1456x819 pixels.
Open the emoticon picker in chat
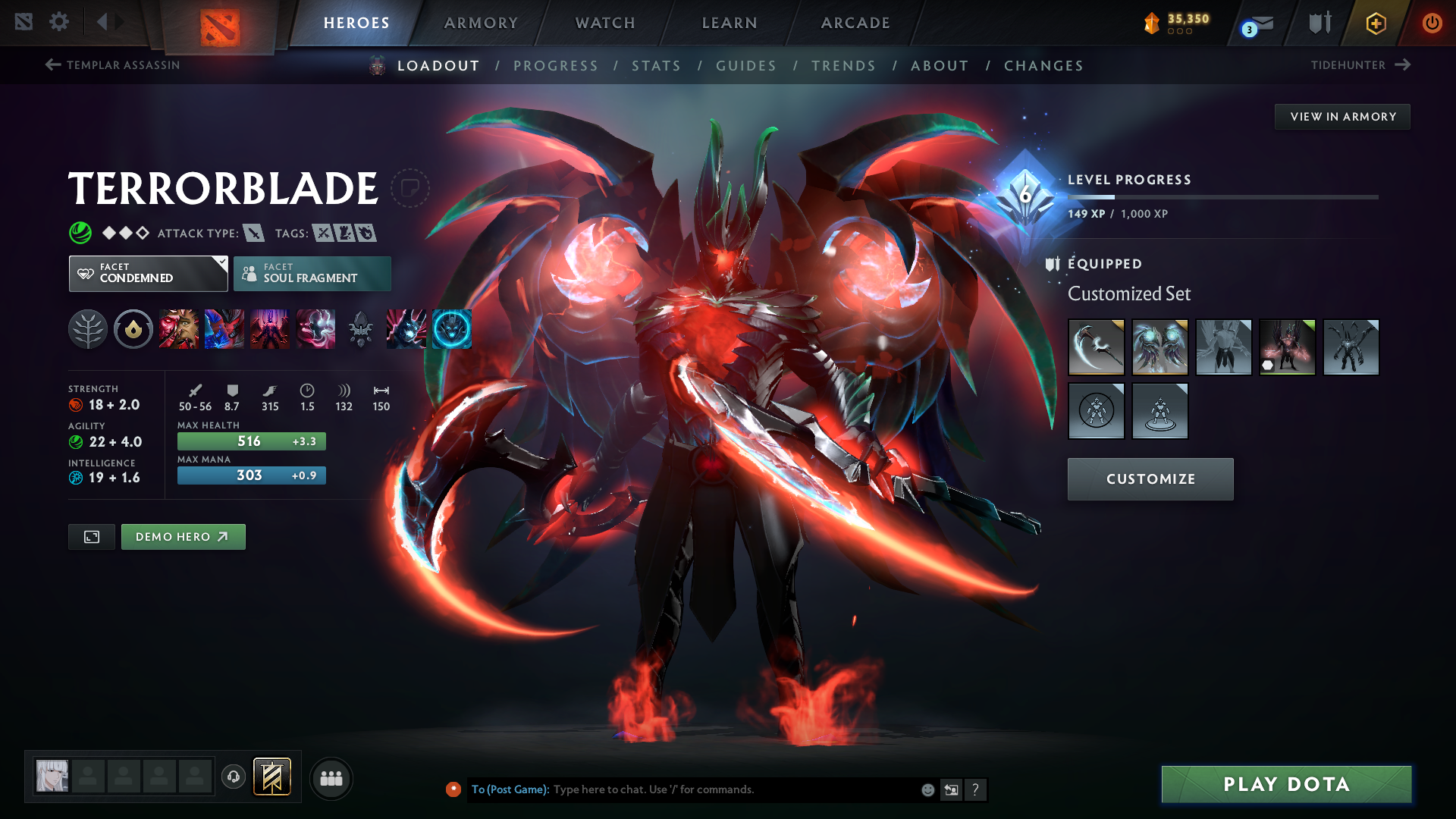927,789
